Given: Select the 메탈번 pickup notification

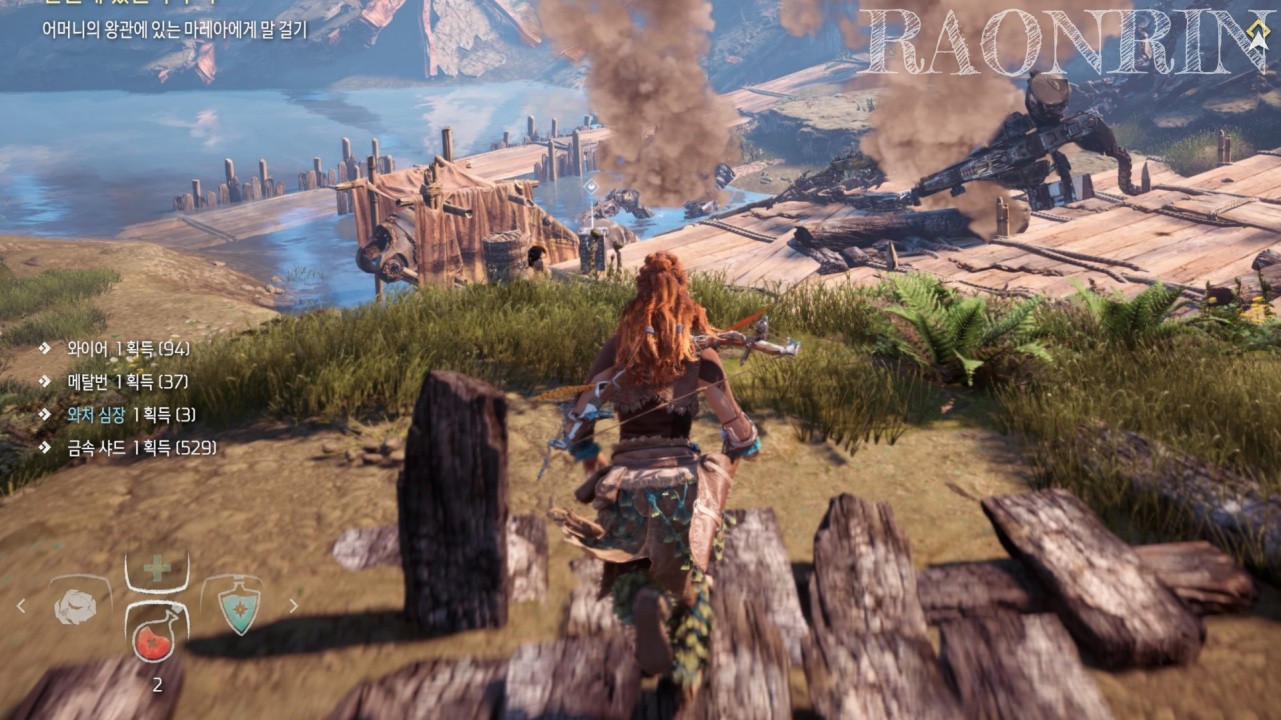Looking at the screenshot, I should coord(116,381).
